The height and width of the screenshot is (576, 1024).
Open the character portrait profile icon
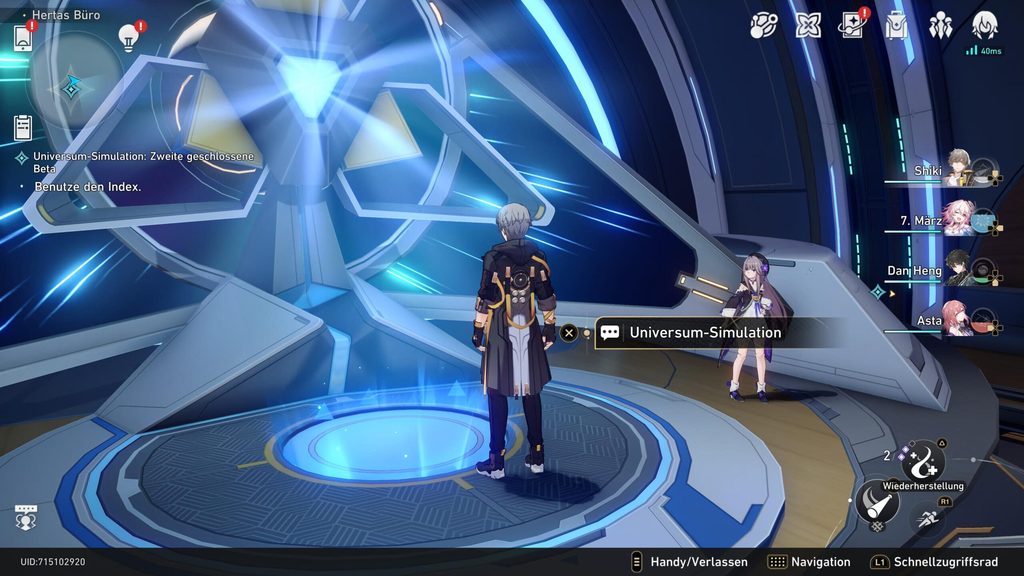(x=985, y=26)
